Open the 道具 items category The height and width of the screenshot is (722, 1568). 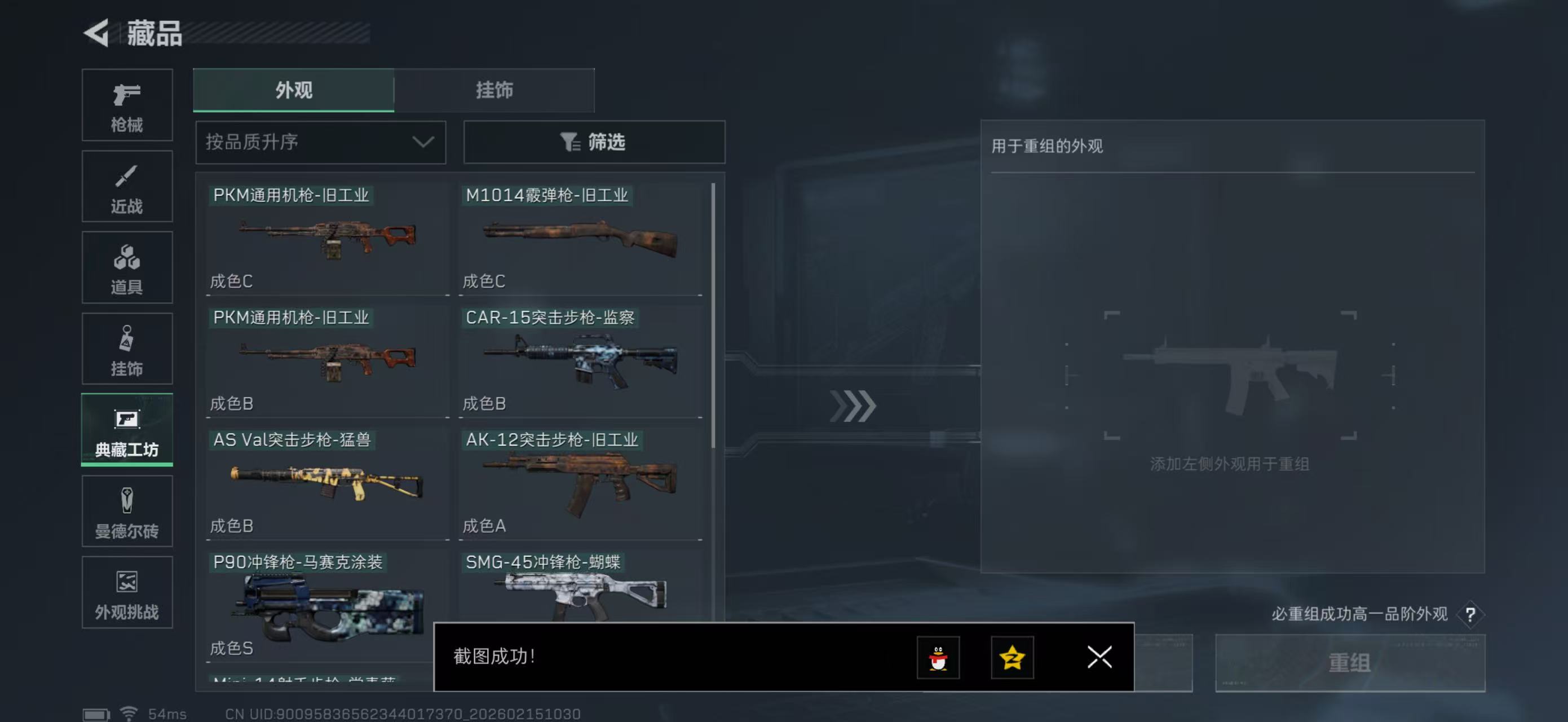[x=127, y=267]
